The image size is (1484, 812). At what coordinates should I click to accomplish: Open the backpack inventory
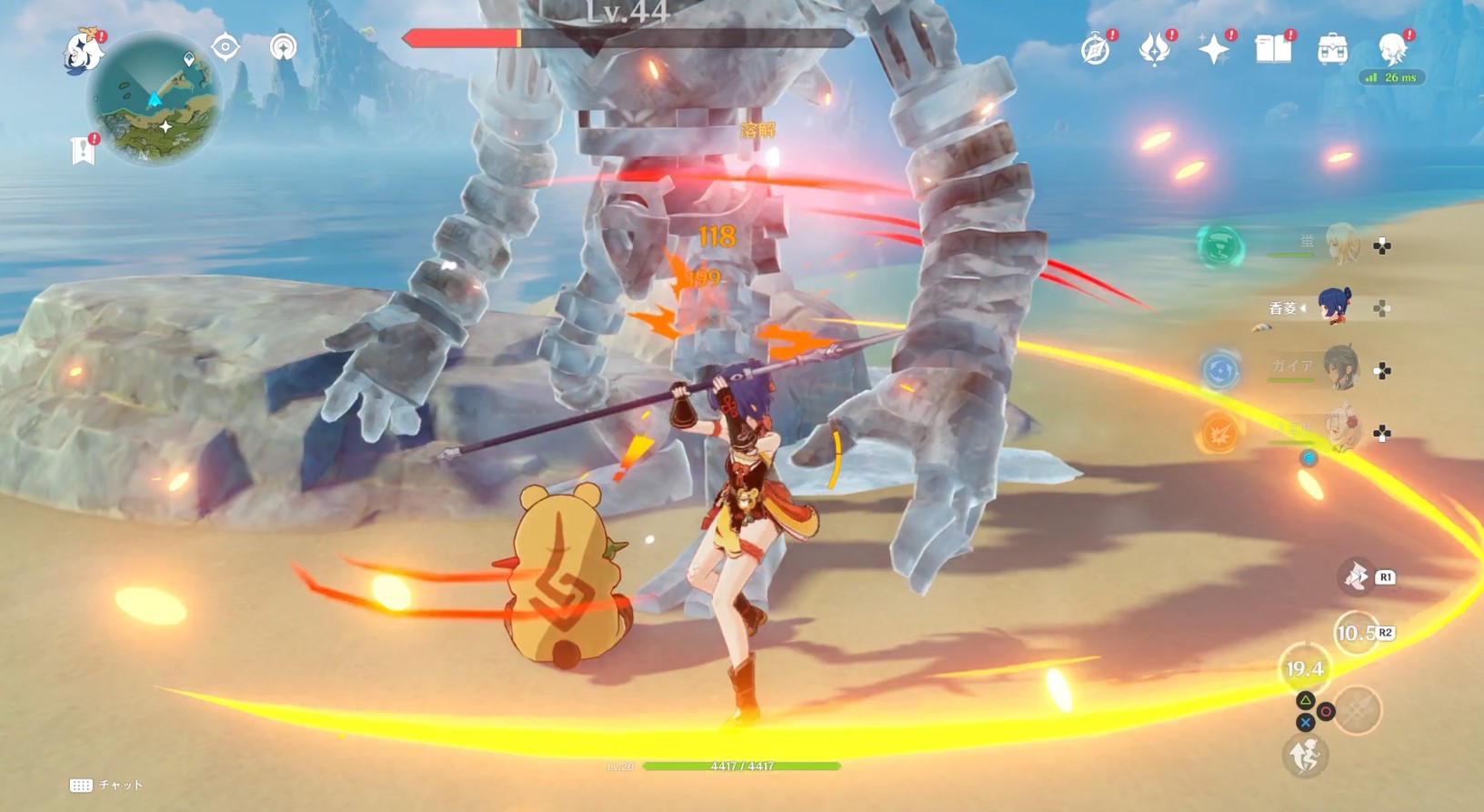coord(1332,49)
